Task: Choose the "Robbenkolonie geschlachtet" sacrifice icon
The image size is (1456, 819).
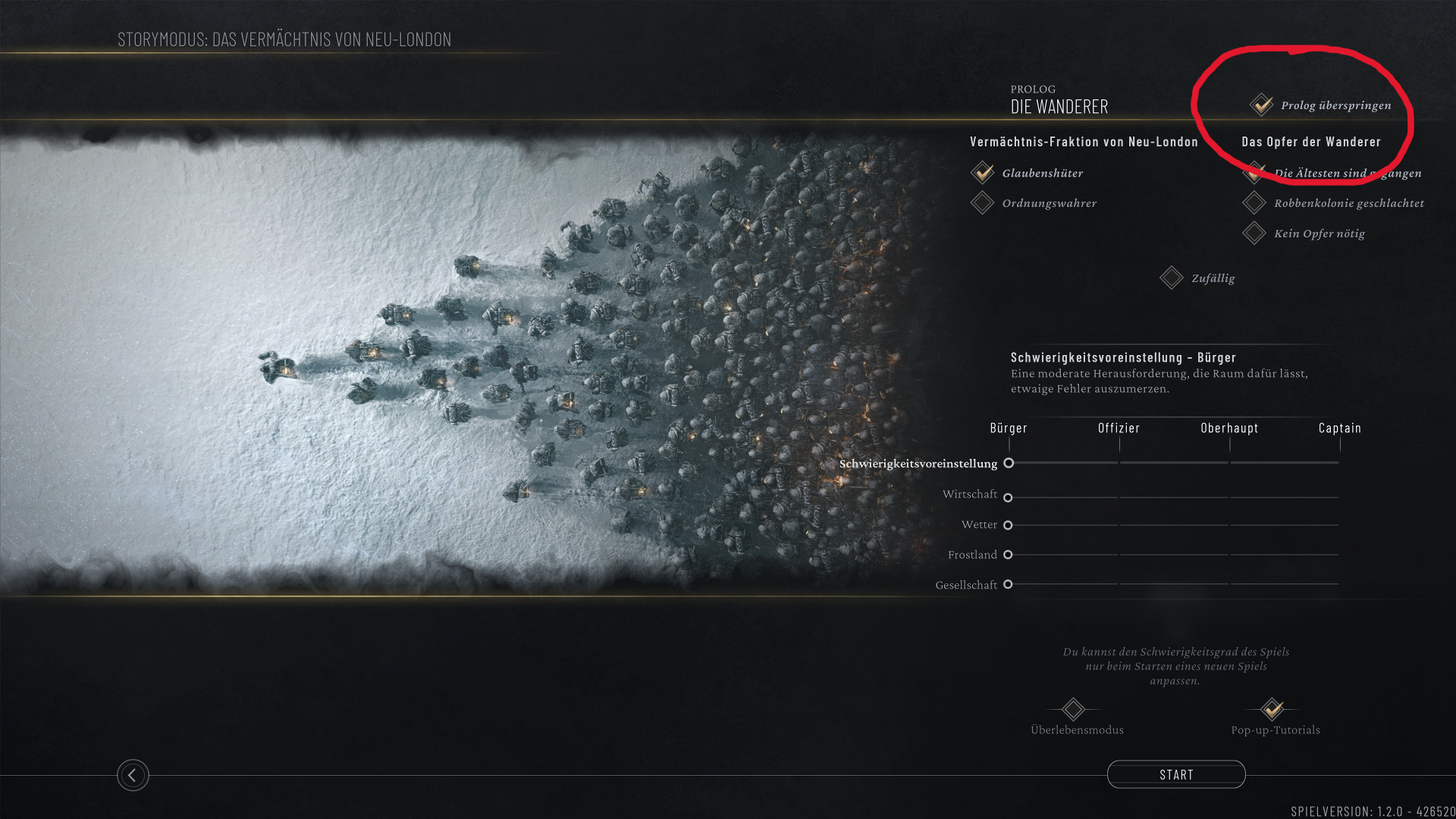Action: coord(1256,202)
